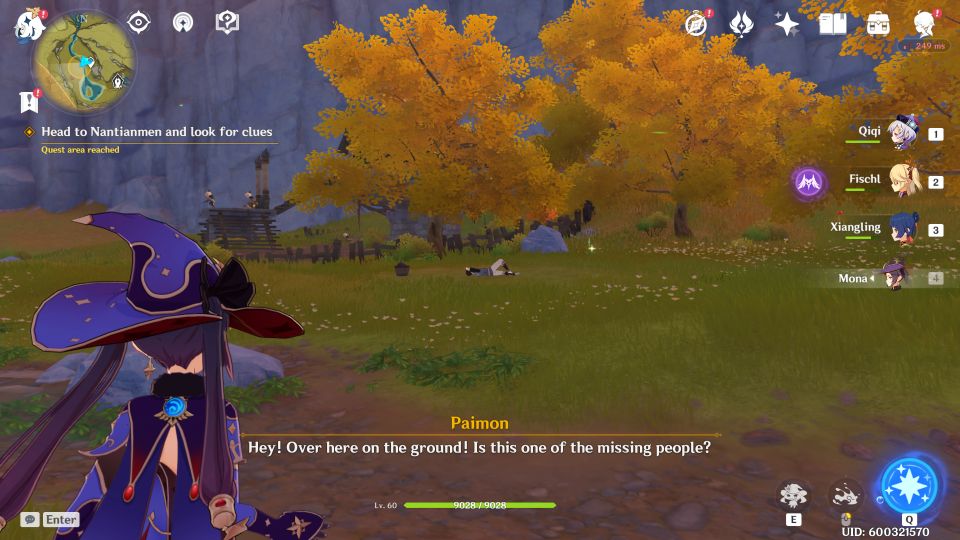The image size is (960, 540).
Task: Open the character screen icon
Action: click(x=925, y=24)
